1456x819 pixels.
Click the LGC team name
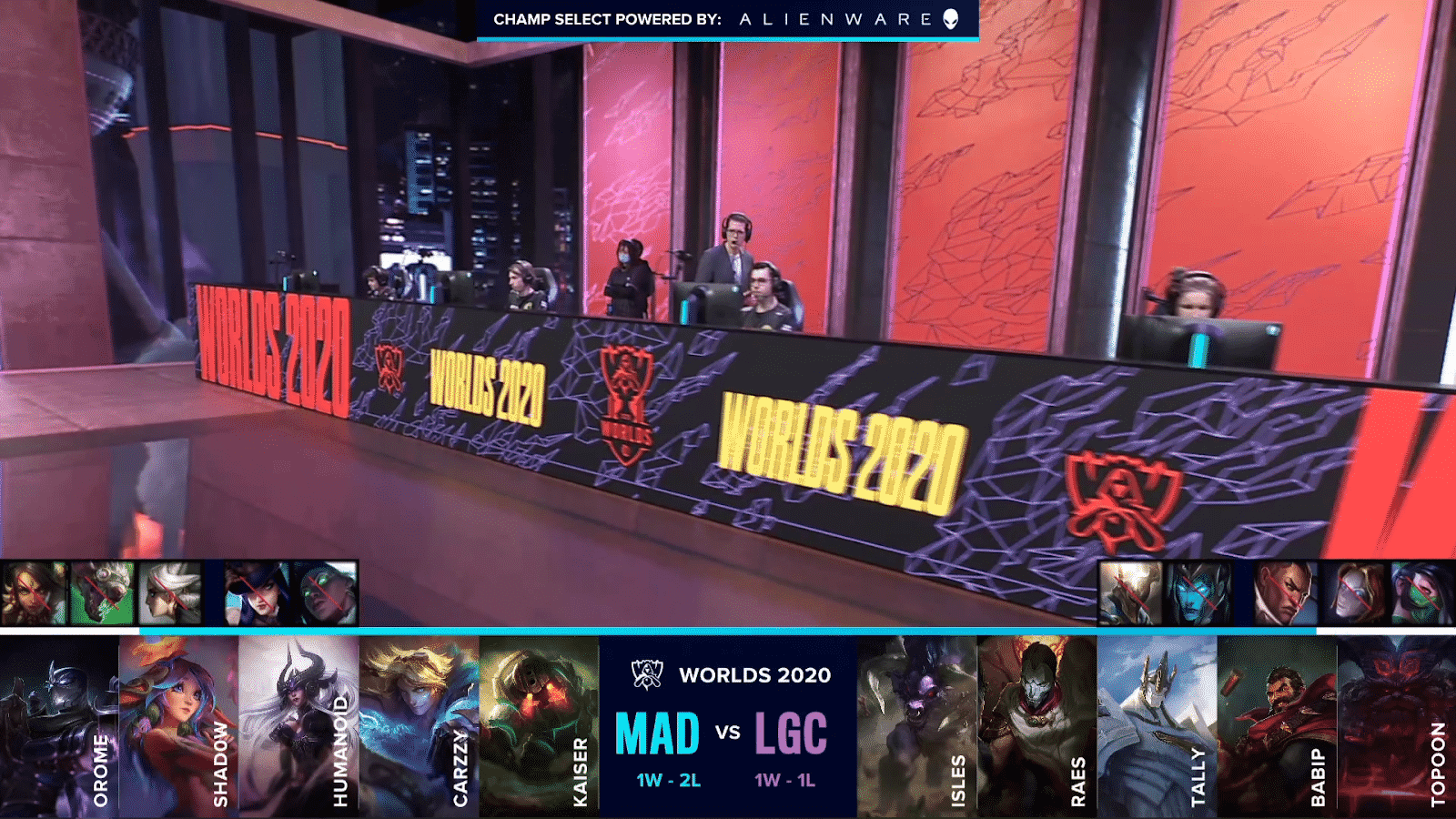click(790, 733)
